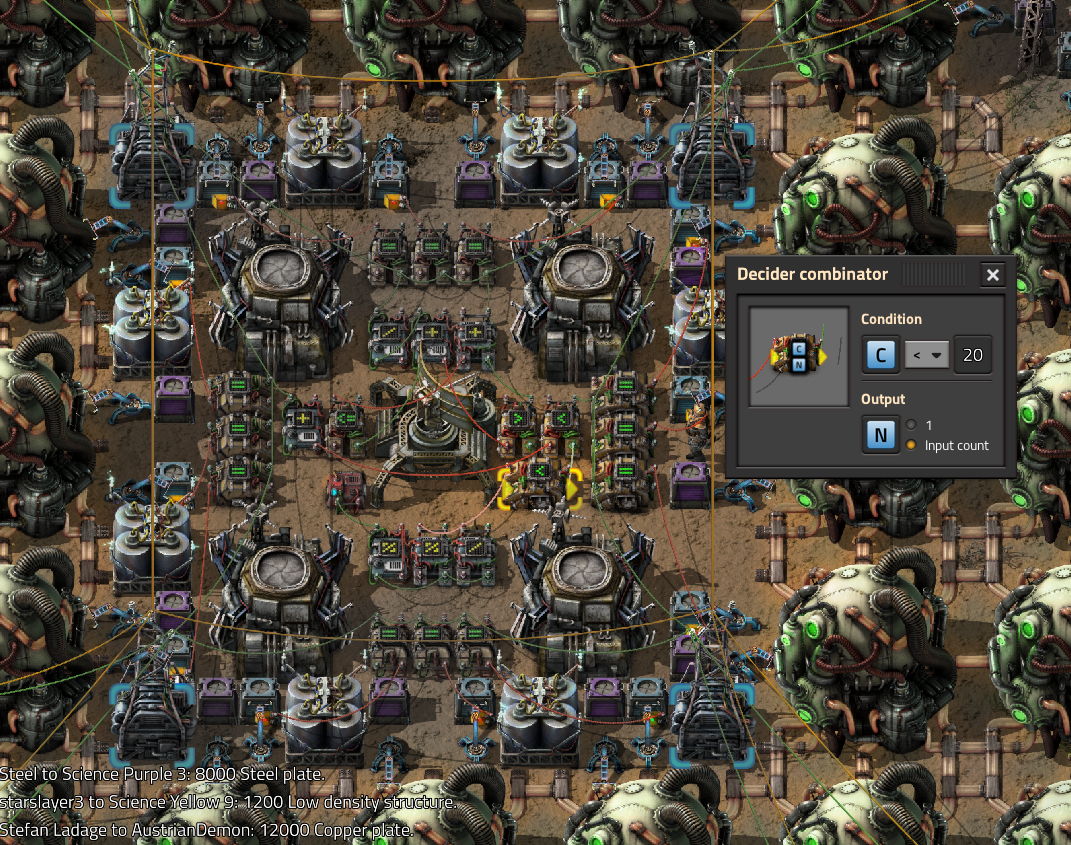Close the Decider combinator window

[992, 275]
